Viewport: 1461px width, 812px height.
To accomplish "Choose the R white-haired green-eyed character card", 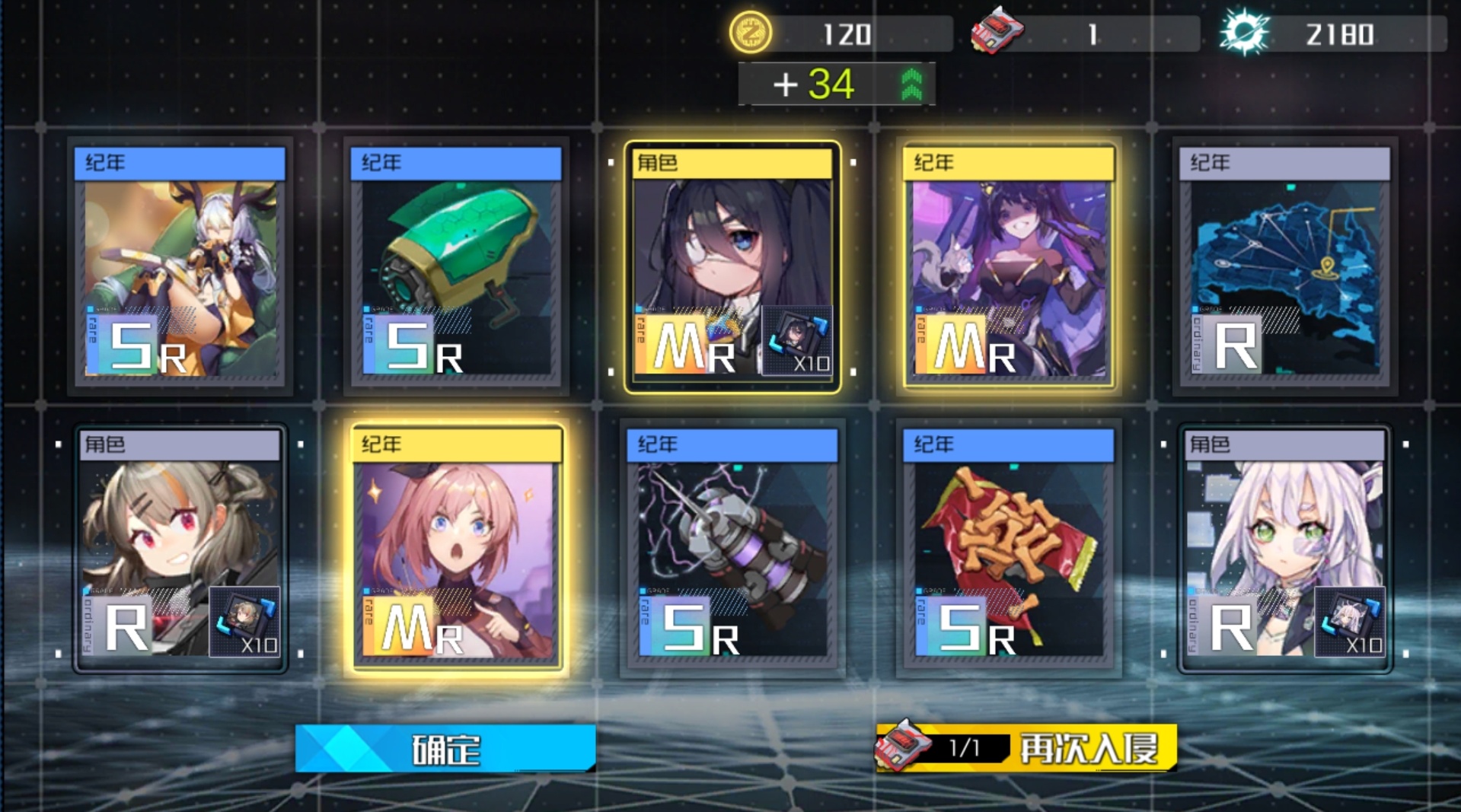I will coord(1285,548).
